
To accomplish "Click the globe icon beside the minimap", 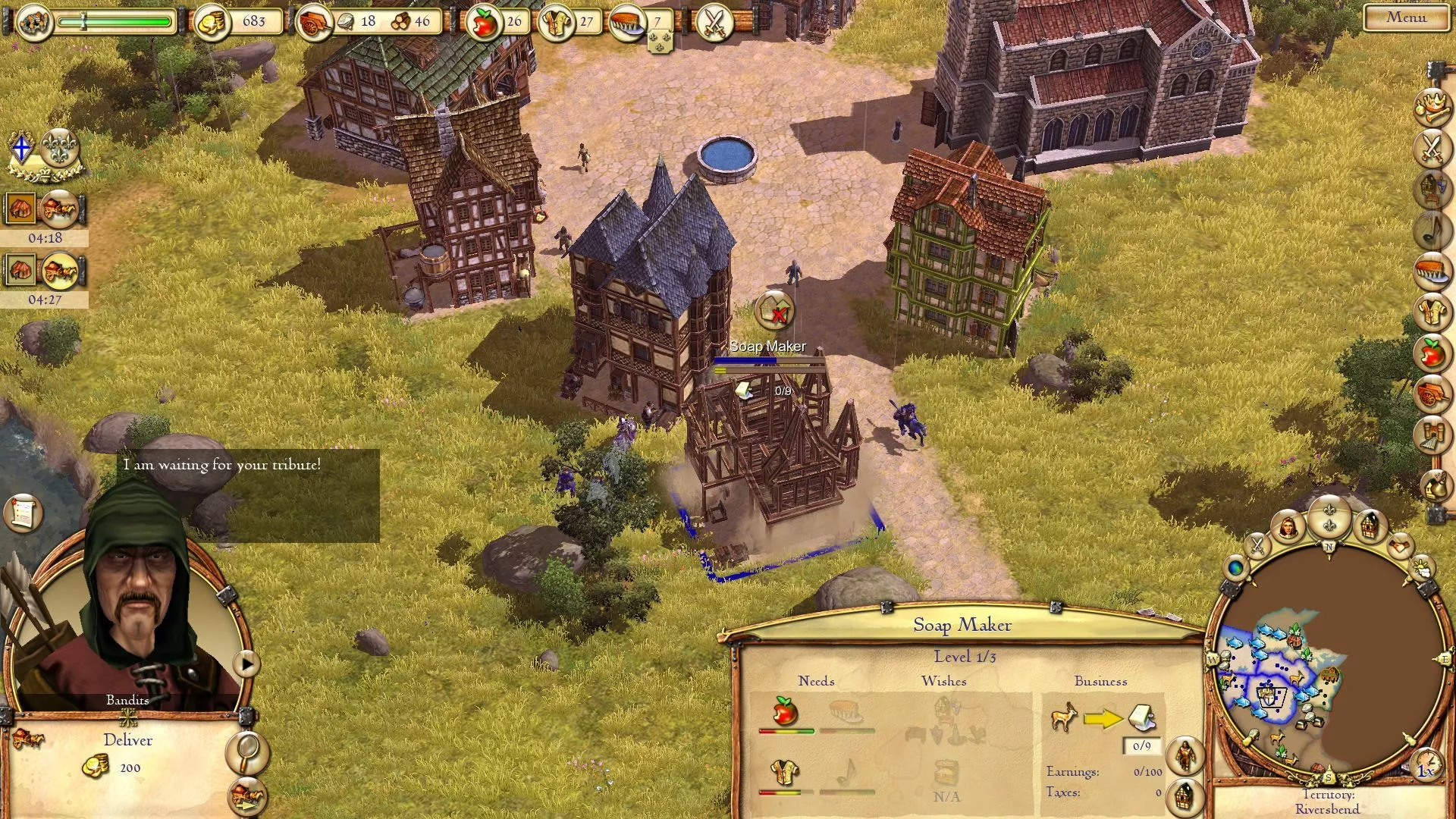I will click(1236, 567).
